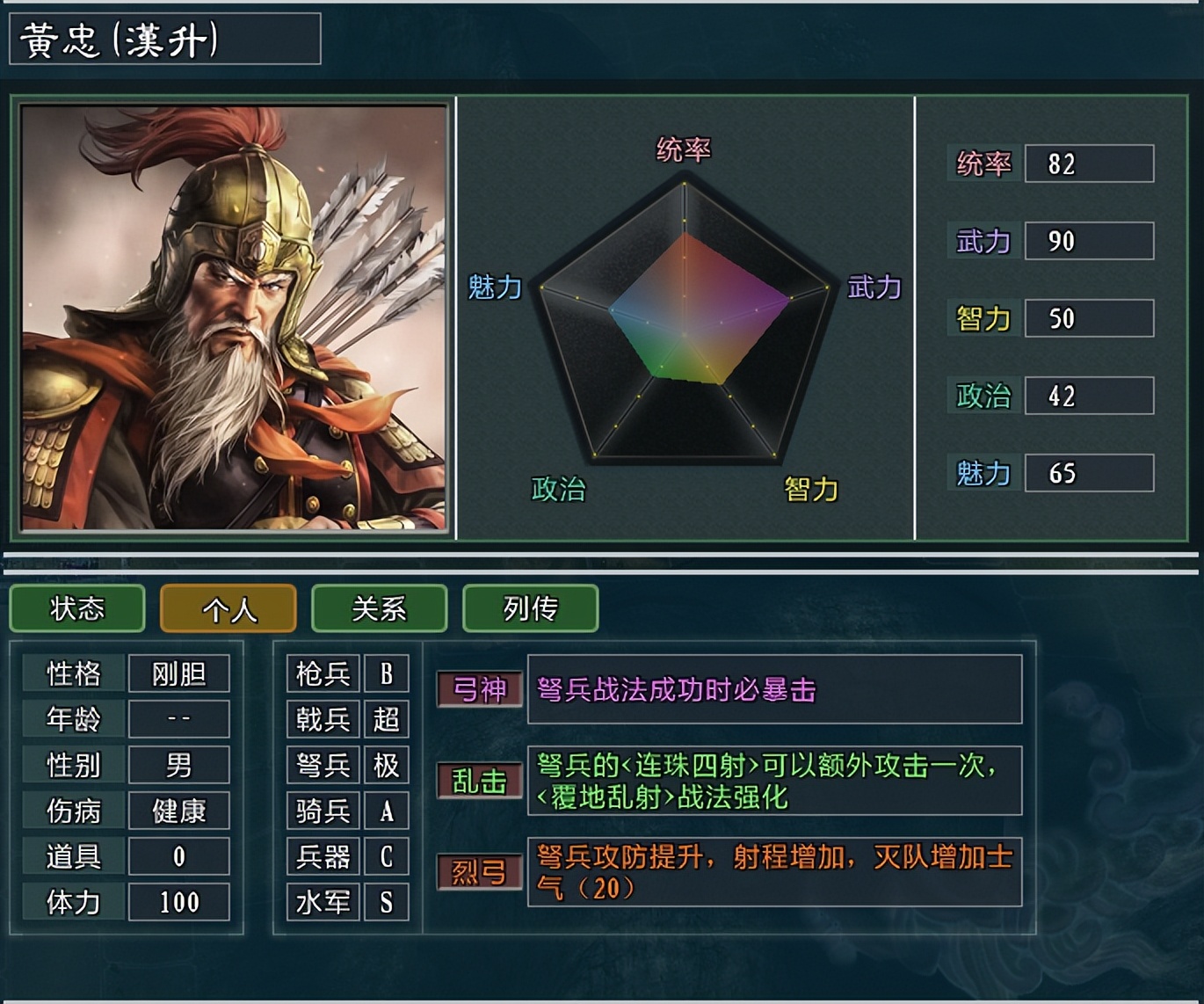
Task: Switch to the 状态 tab
Action: point(76,607)
